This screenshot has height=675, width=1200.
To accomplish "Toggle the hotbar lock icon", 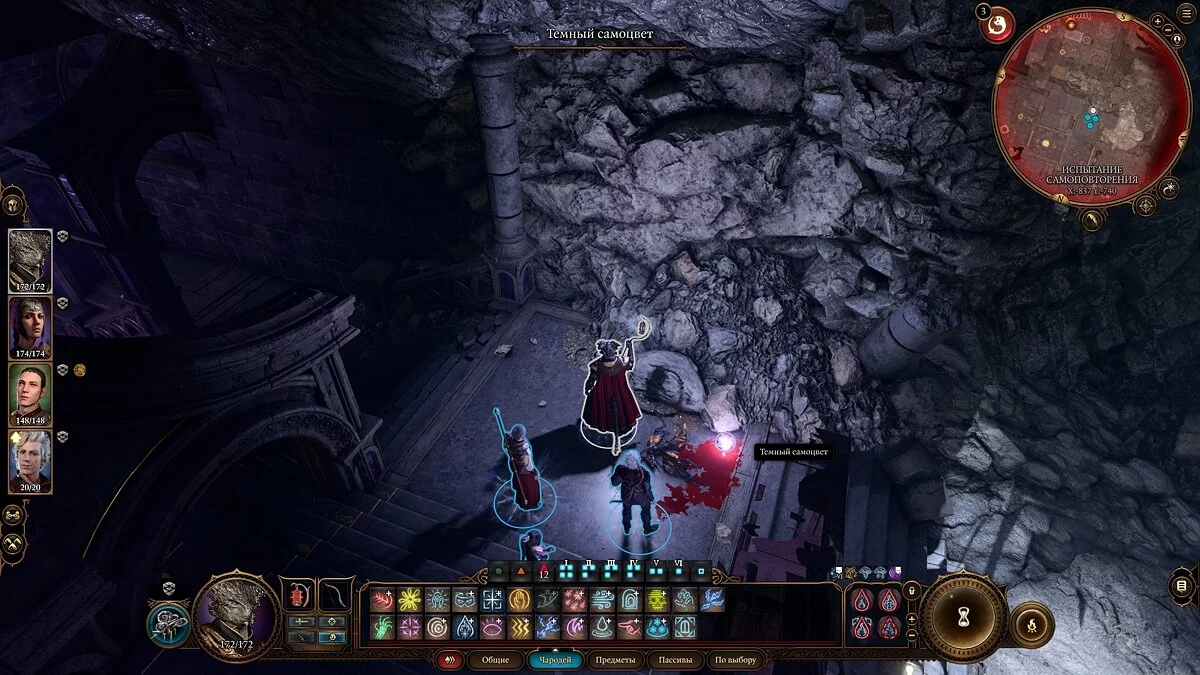I will (911, 591).
